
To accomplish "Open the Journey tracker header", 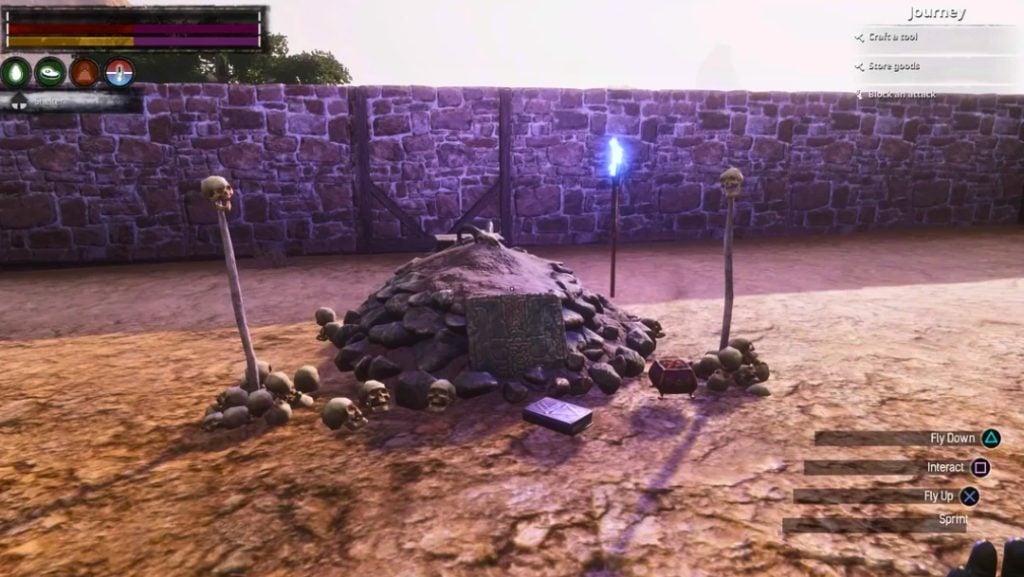I will pos(936,13).
